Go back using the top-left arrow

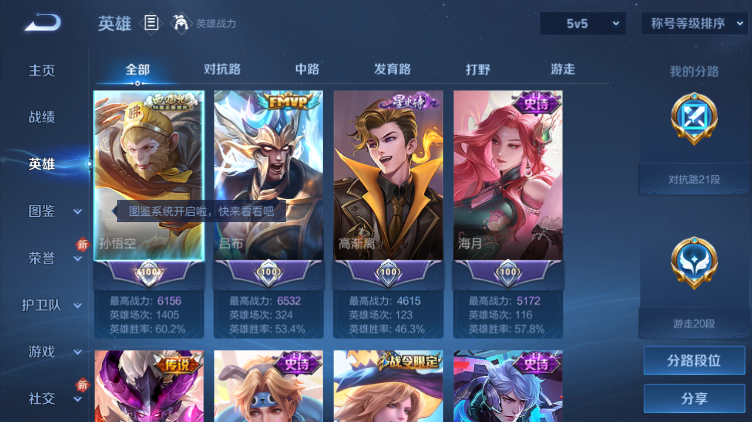click(42, 22)
